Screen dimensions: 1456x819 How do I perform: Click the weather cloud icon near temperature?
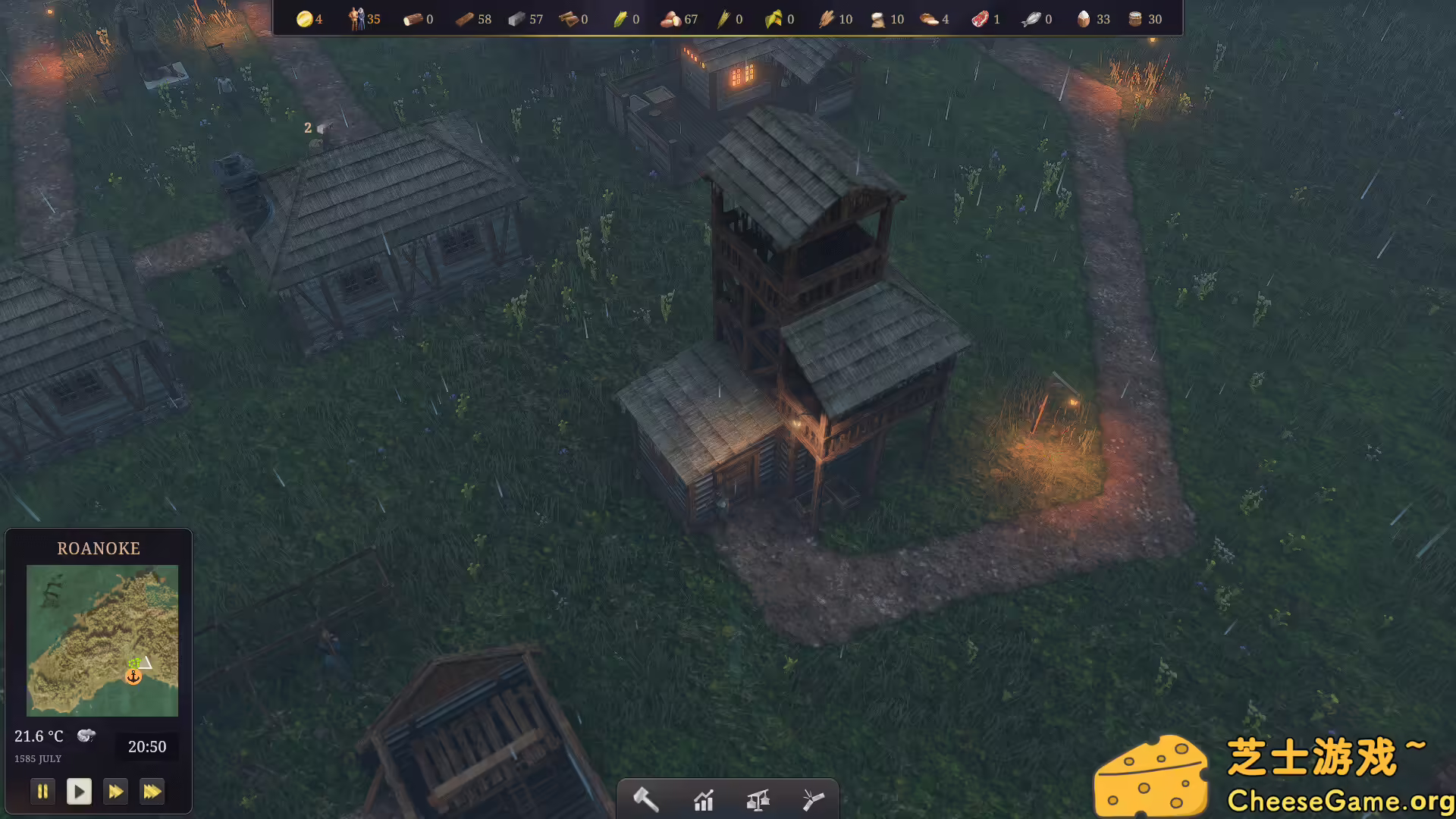click(86, 735)
